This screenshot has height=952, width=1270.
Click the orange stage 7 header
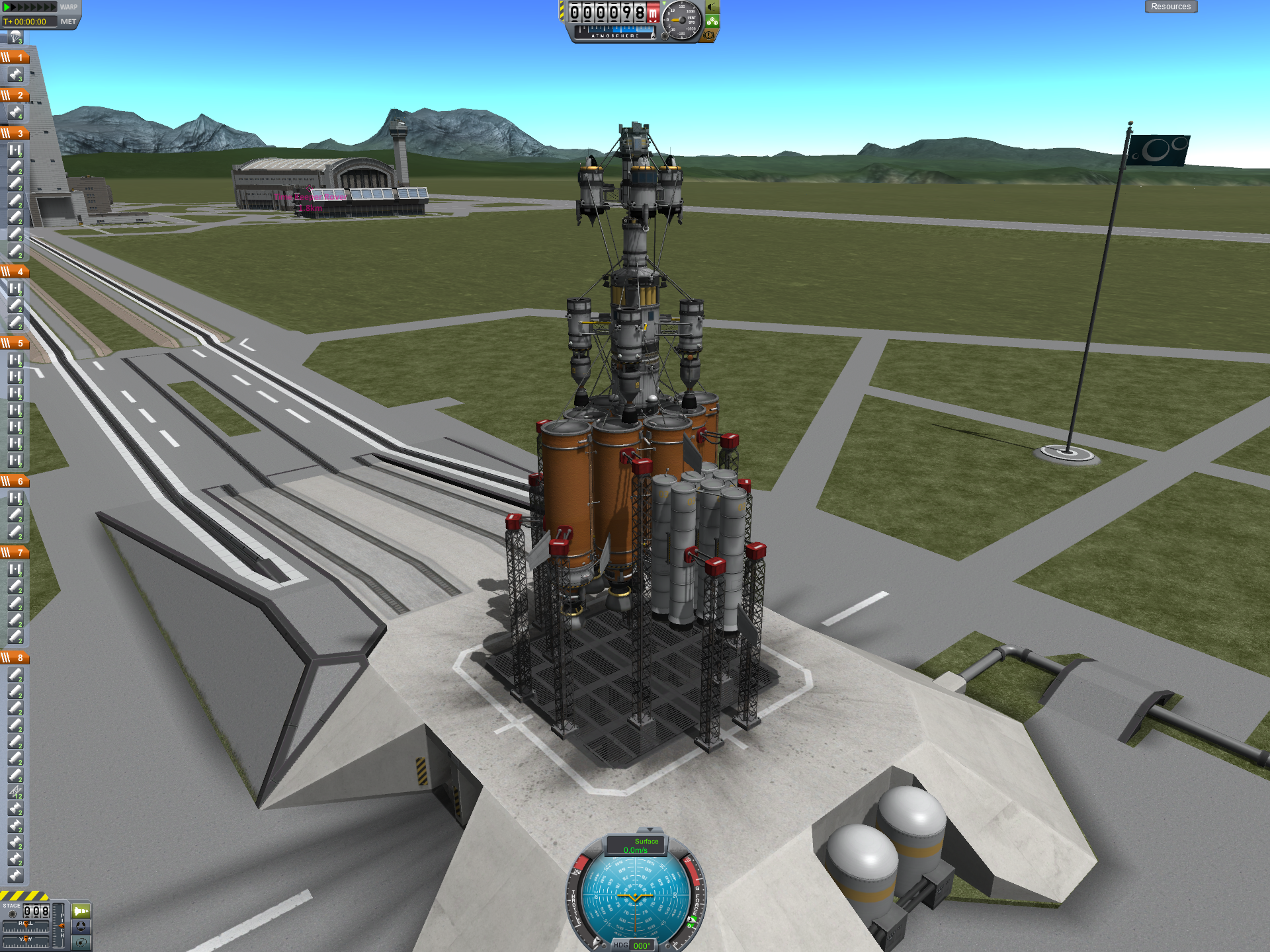coord(15,553)
